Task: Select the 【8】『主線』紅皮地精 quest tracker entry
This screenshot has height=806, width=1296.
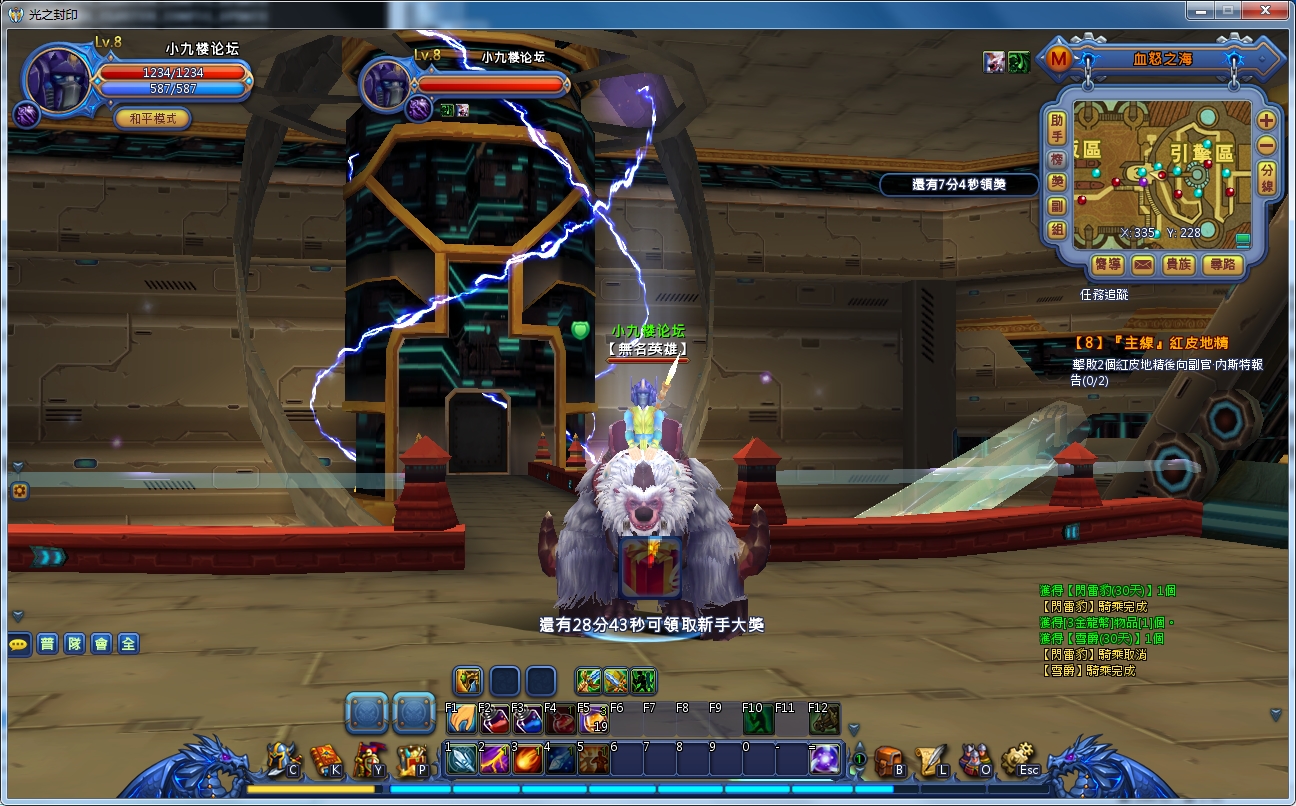Action: click(x=1150, y=343)
